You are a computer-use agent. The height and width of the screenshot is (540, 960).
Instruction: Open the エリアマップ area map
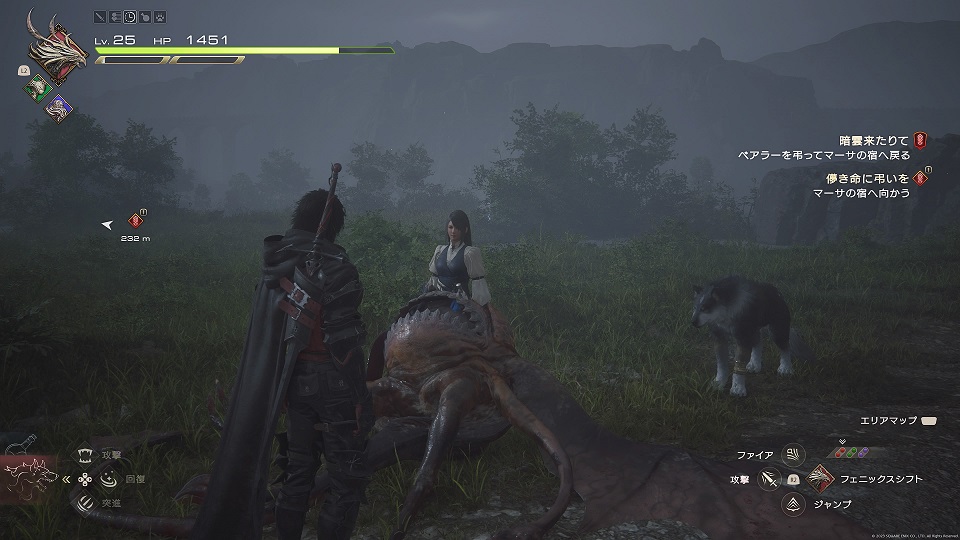tap(930, 423)
